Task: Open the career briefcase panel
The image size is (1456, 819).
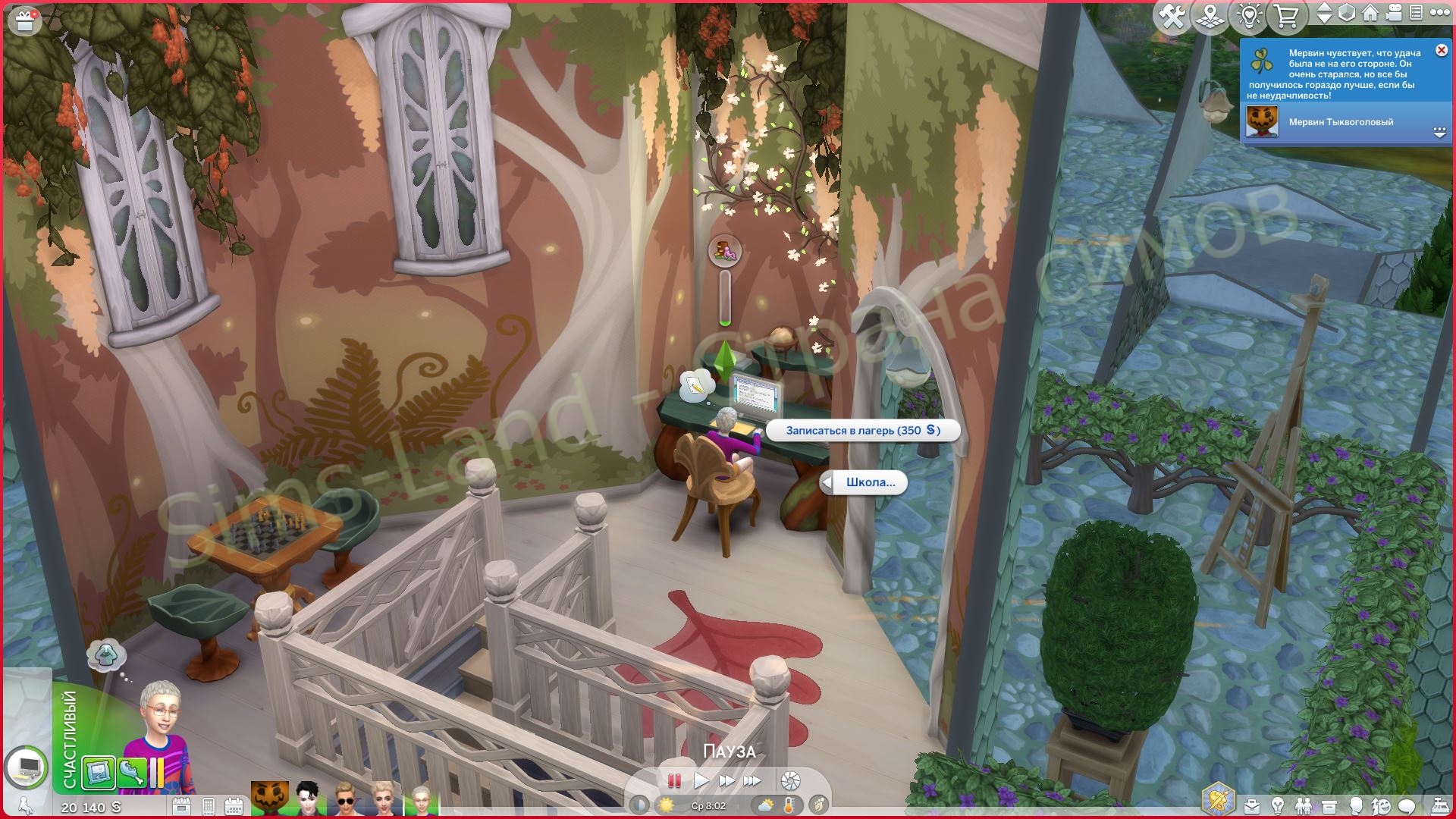Action: pyautogui.click(x=1252, y=805)
